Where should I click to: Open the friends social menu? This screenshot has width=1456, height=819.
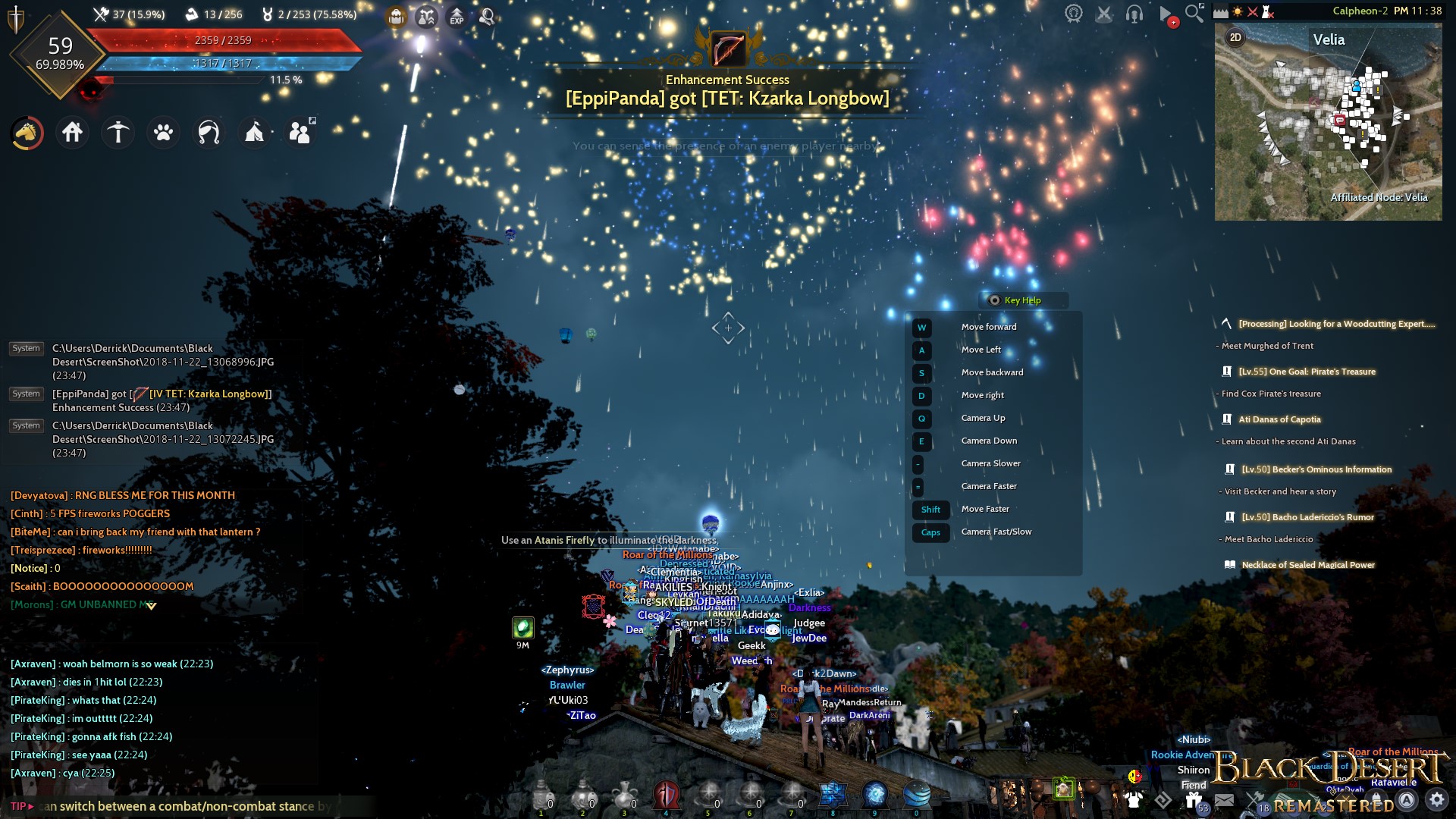coord(300,133)
